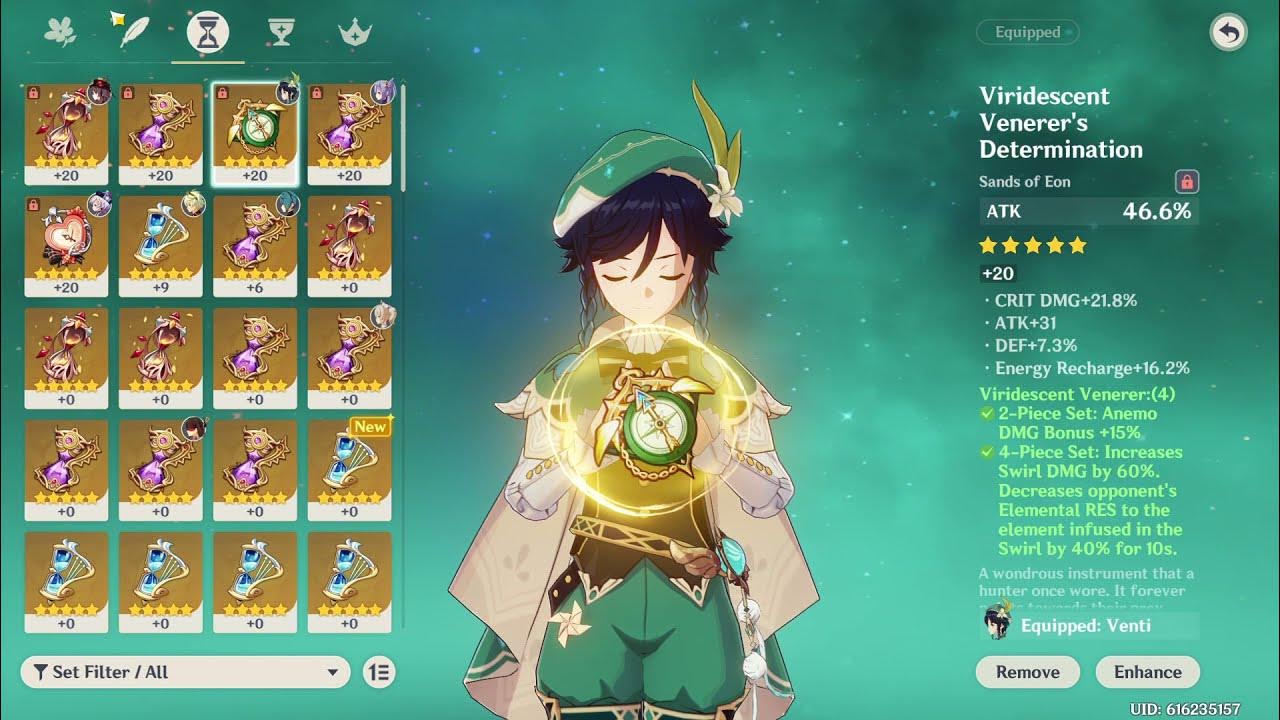Switch to the Goblet of Eonothem tab

[x=281, y=33]
